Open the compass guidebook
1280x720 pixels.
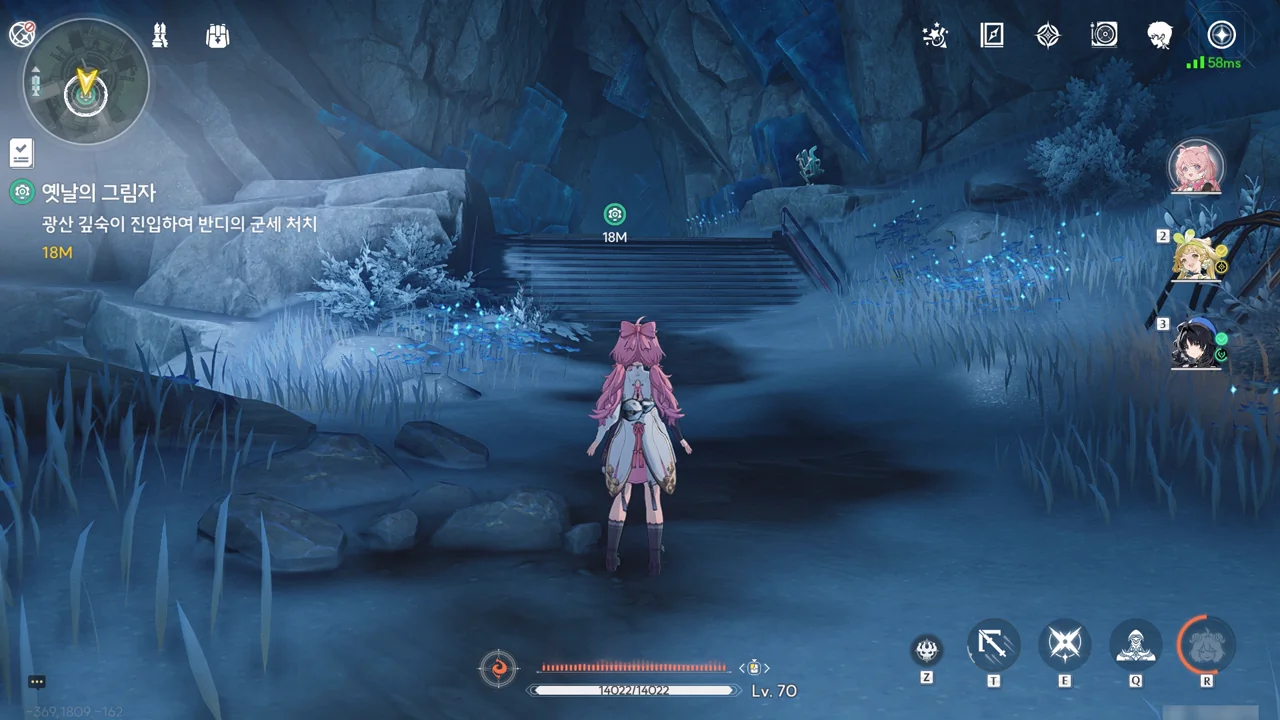point(992,36)
